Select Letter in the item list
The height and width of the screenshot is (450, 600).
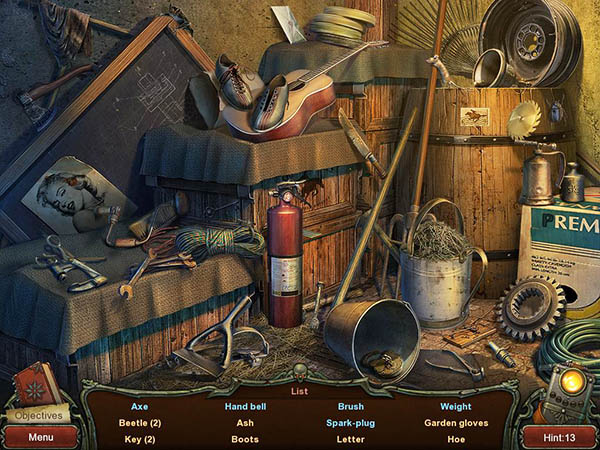coord(350,439)
